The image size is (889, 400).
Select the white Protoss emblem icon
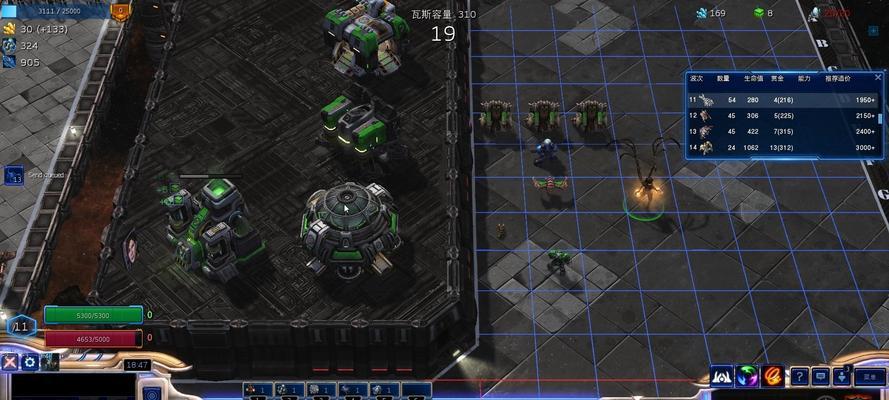722,376
